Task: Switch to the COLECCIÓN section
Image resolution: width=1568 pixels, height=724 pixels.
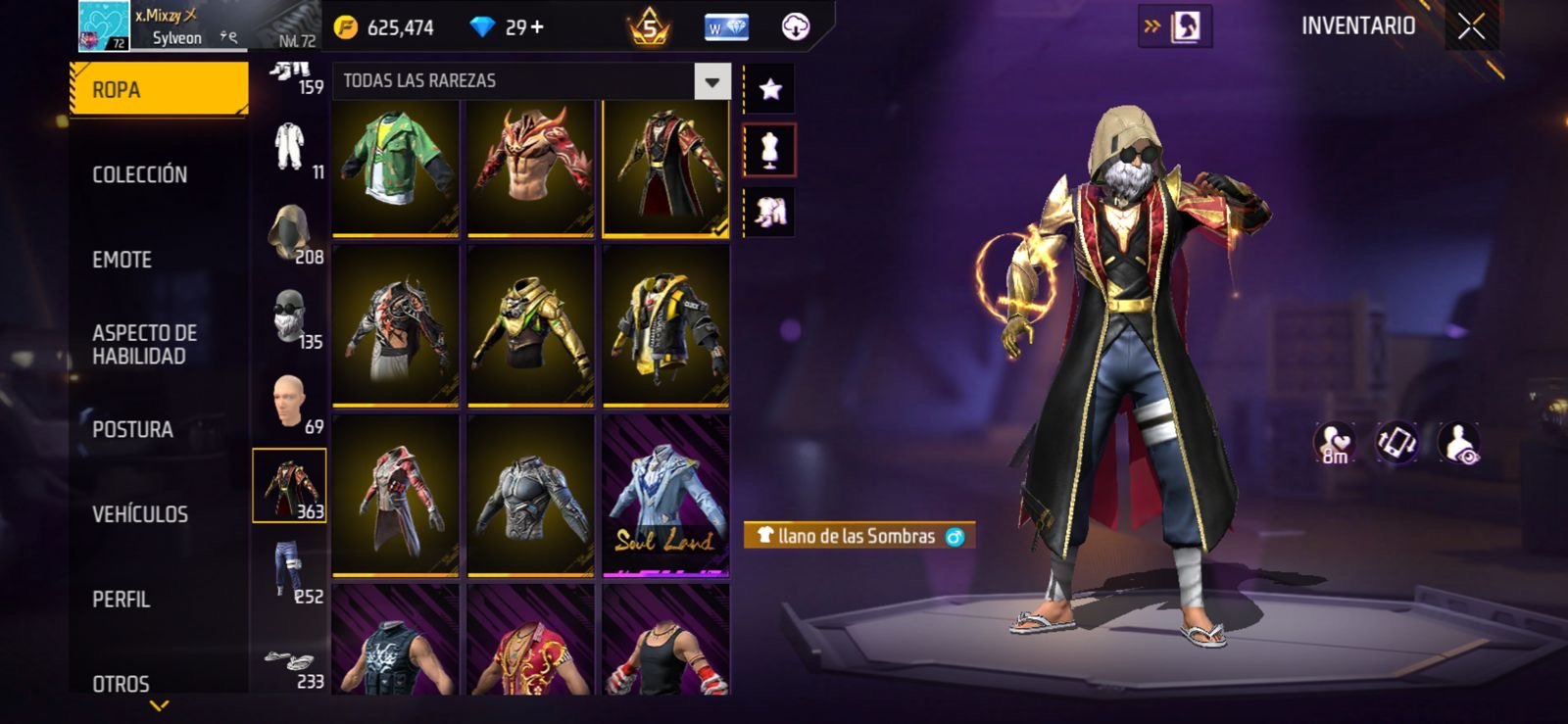Action: (140, 174)
